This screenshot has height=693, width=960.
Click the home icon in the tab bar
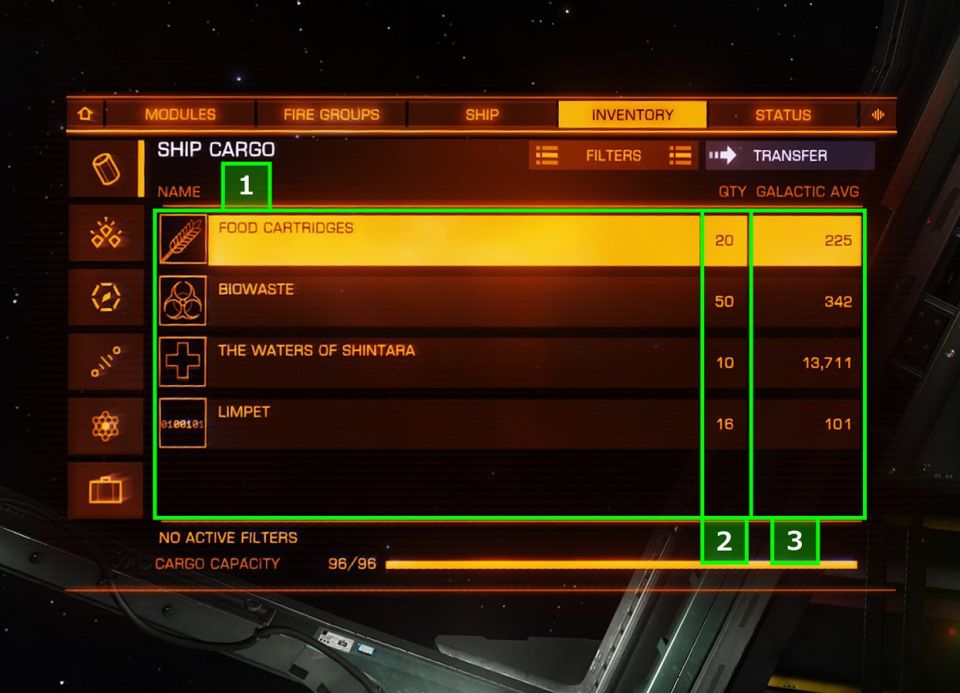coord(84,115)
